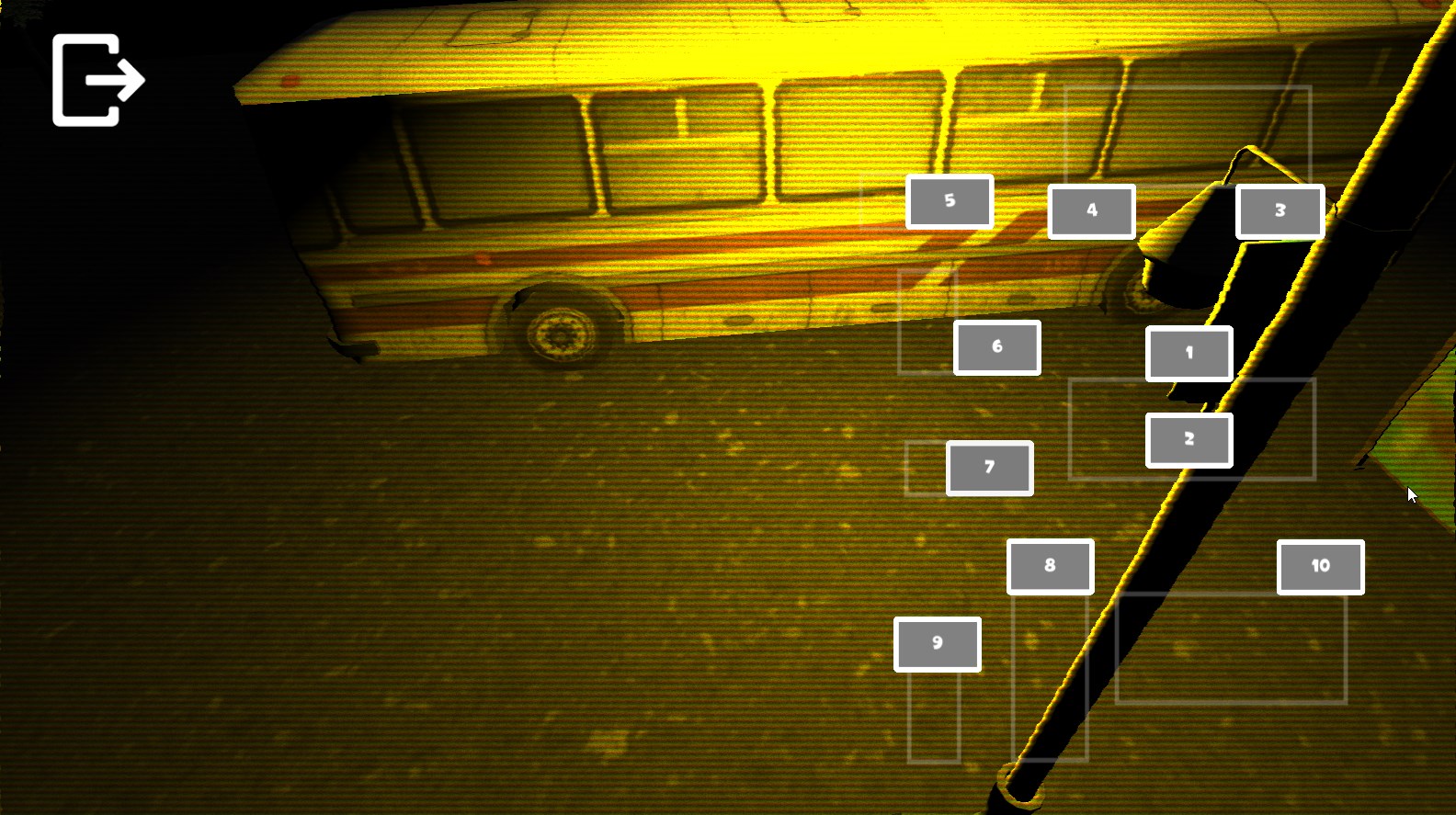This screenshot has height=815, width=1456.
Task: Select marker 4 on the bus windows
Action: (x=1091, y=210)
